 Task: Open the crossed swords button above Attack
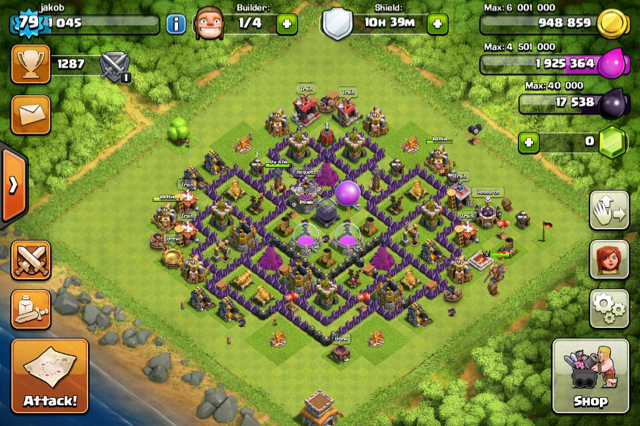point(30,261)
